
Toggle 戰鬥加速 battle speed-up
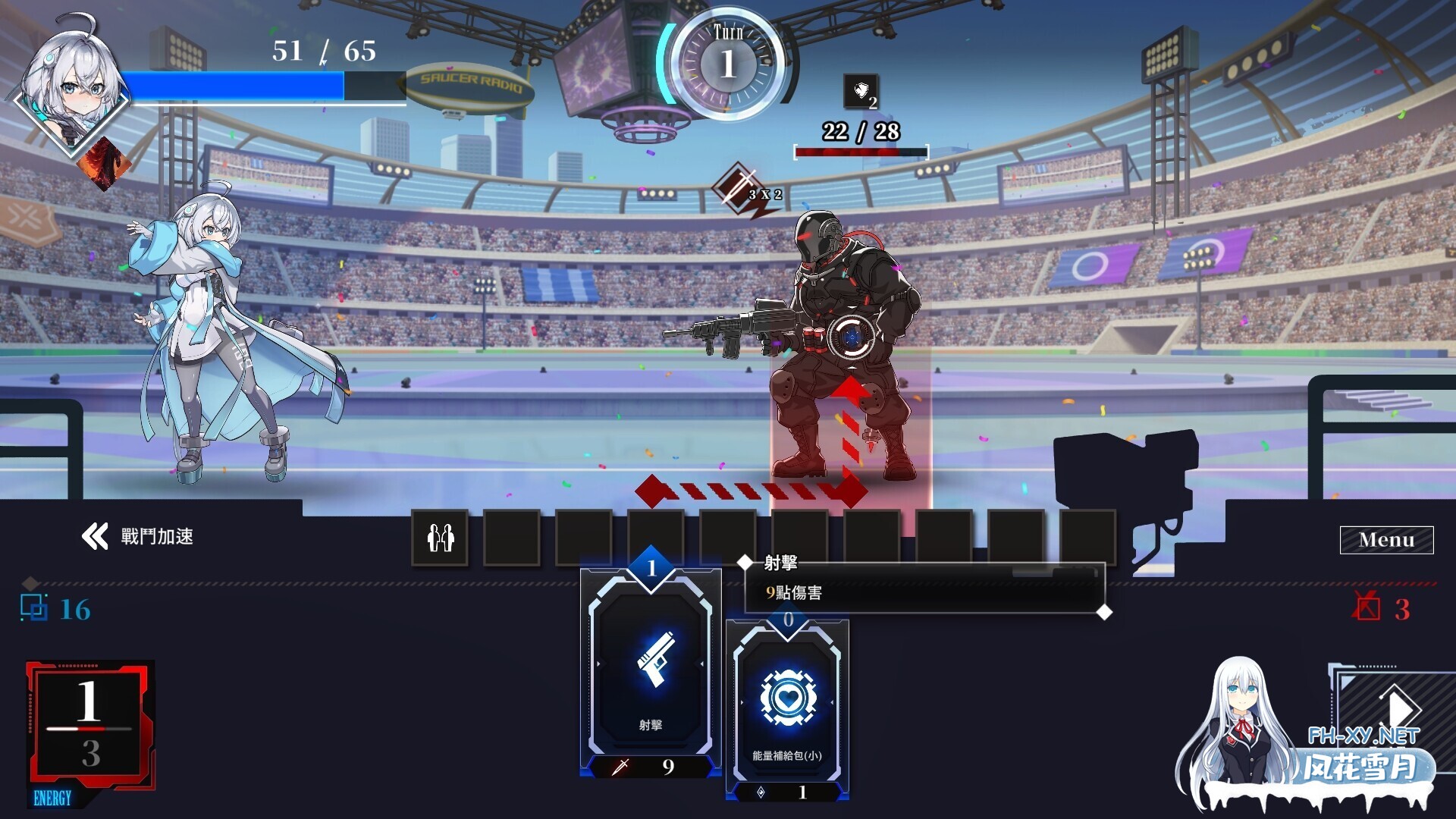[137, 537]
